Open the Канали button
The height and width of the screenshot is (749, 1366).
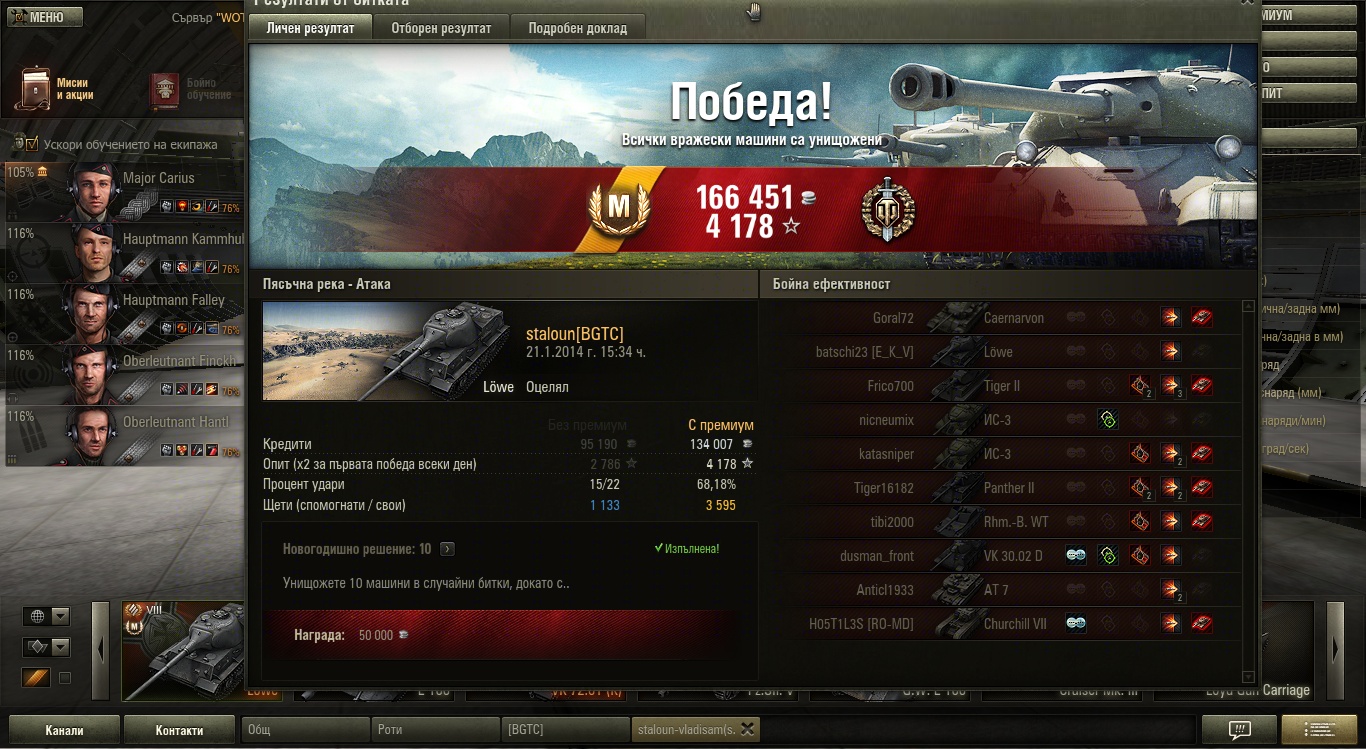64,730
